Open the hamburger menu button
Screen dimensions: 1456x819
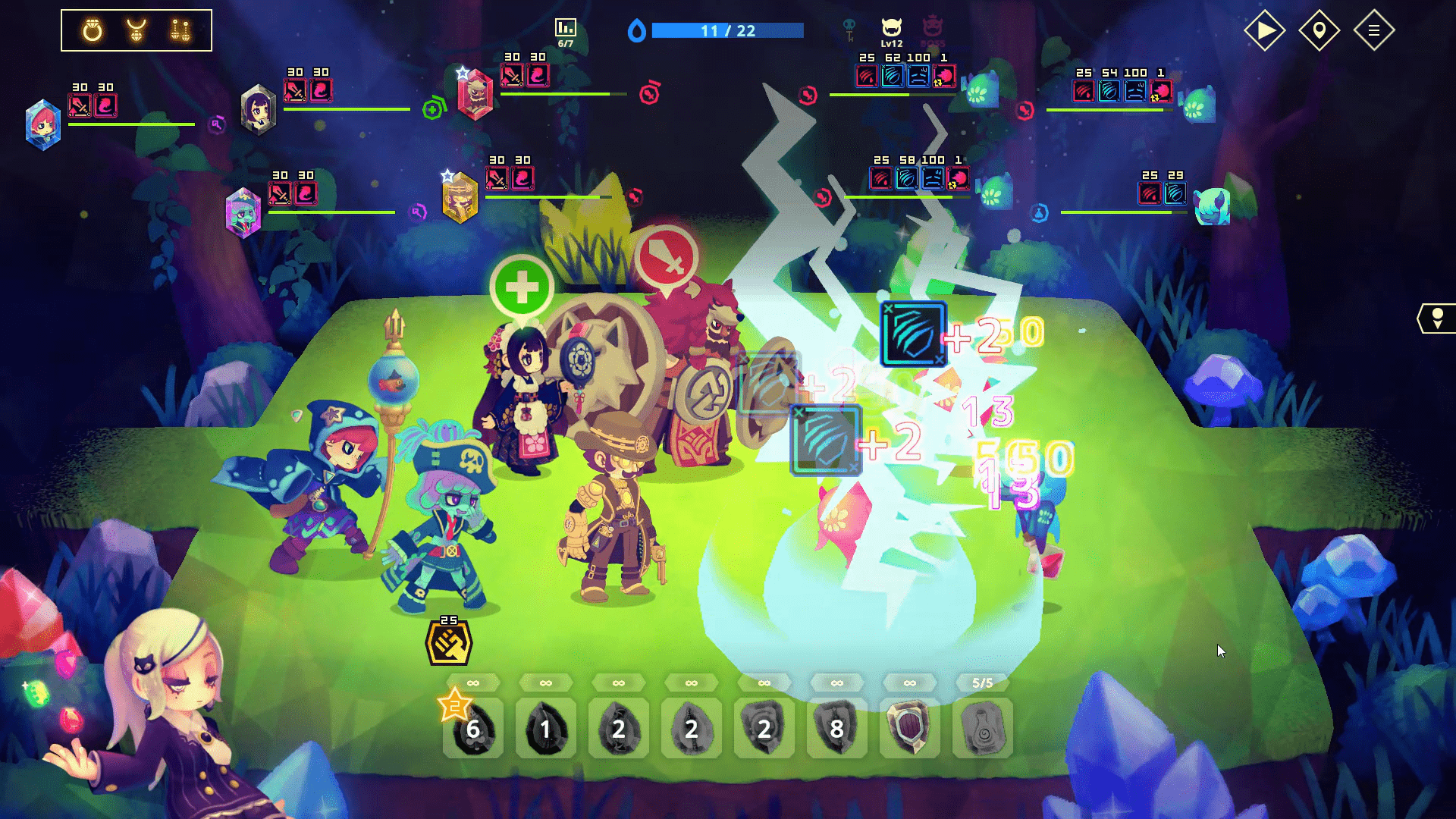point(1373,30)
